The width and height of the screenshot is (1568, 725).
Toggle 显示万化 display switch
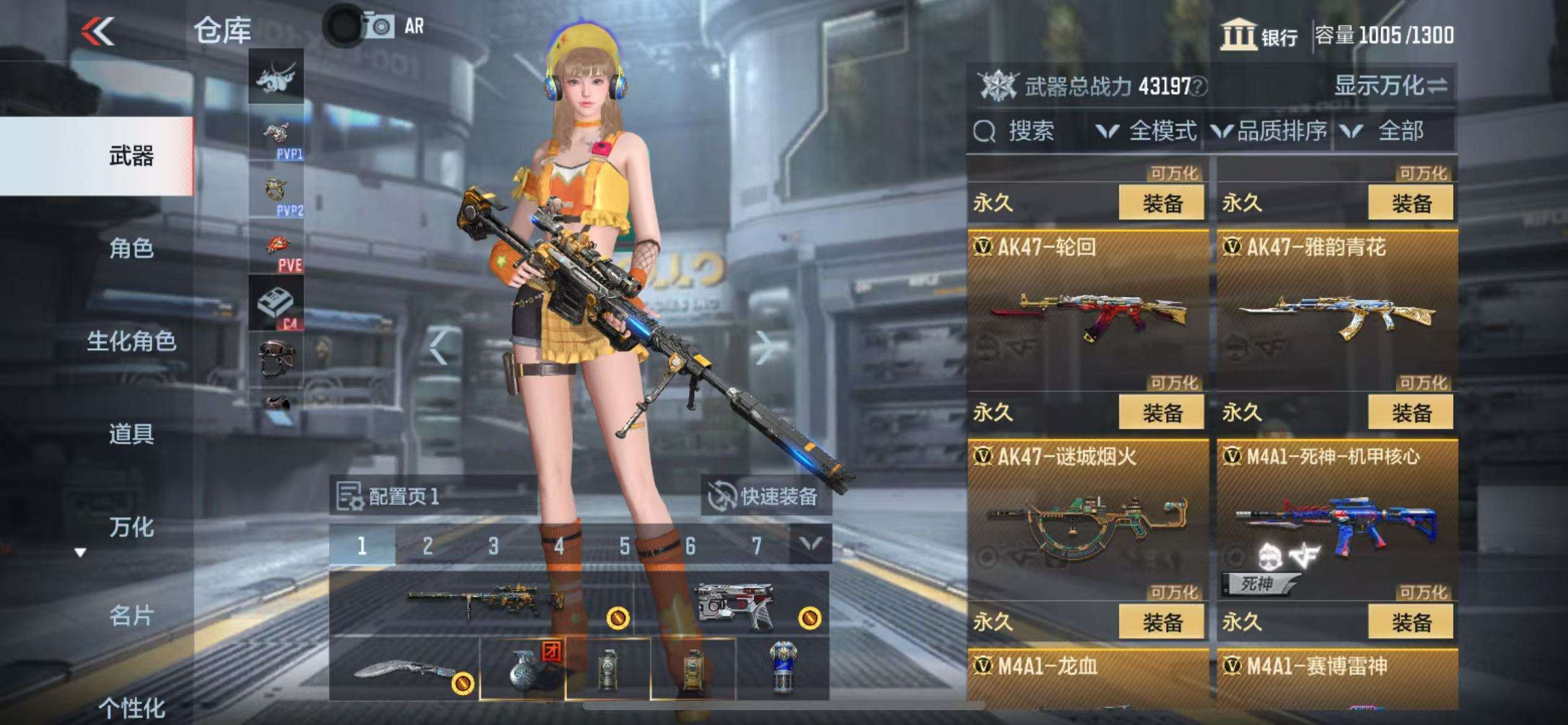click(x=1390, y=86)
